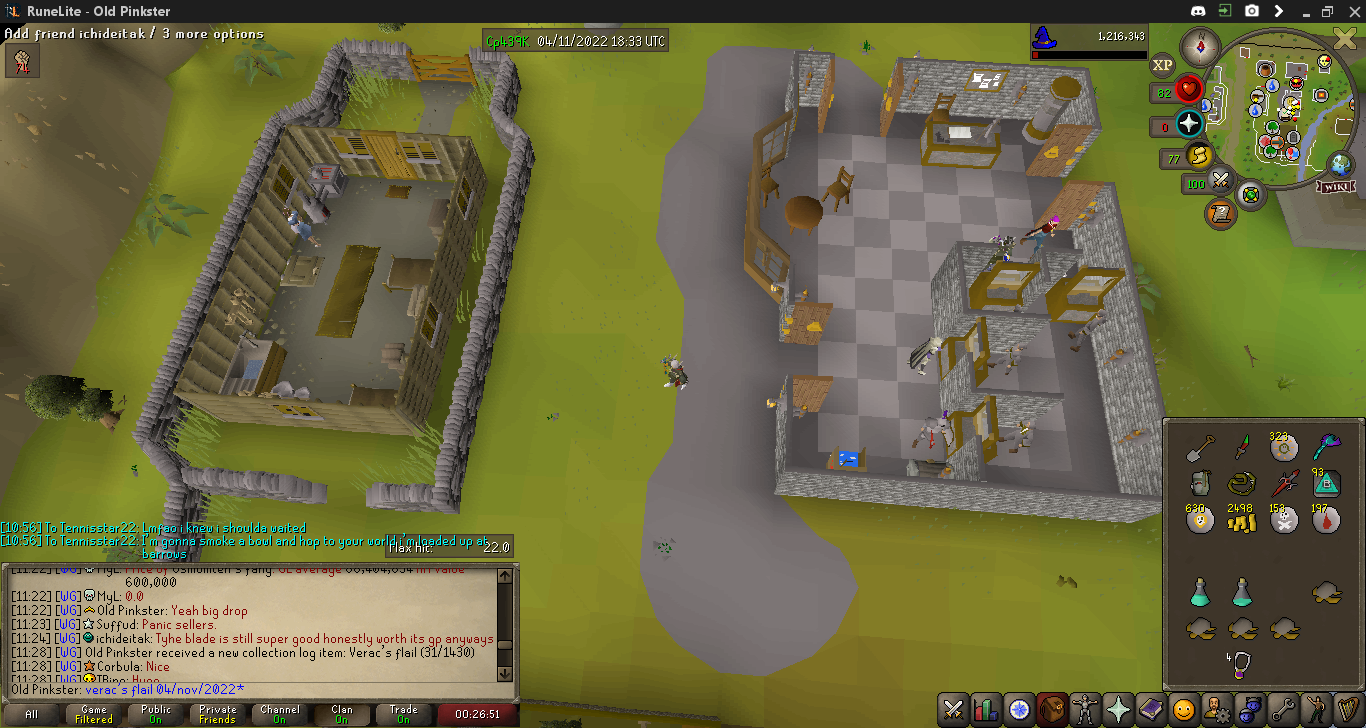Click the compass to face north
Screen dimensions: 1366x728
(1196, 46)
